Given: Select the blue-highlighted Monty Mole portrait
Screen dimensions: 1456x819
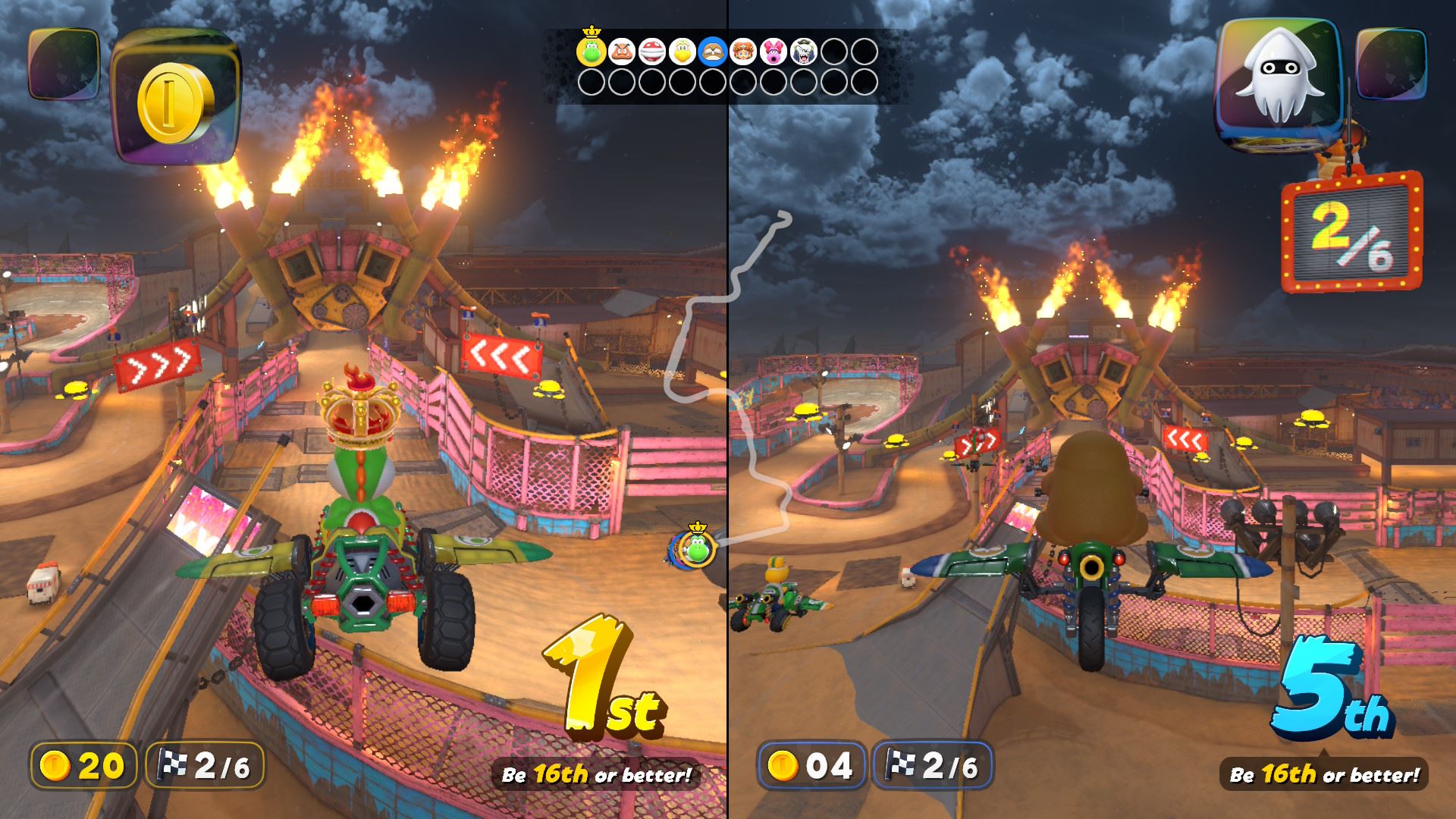Looking at the screenshot, I should tap(712, 52).
